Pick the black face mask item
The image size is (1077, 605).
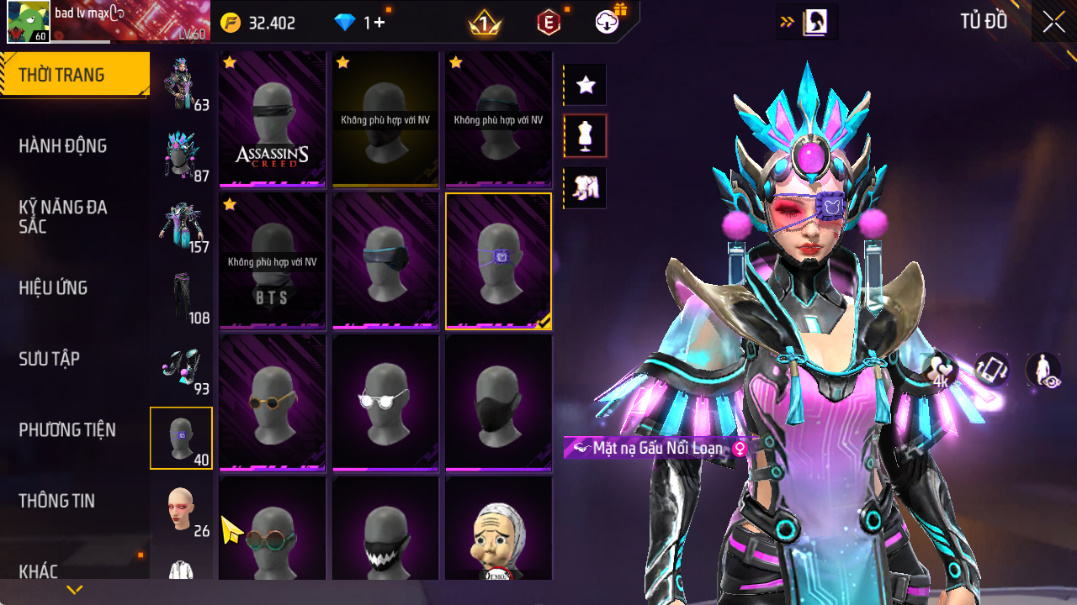pos(498,402)
